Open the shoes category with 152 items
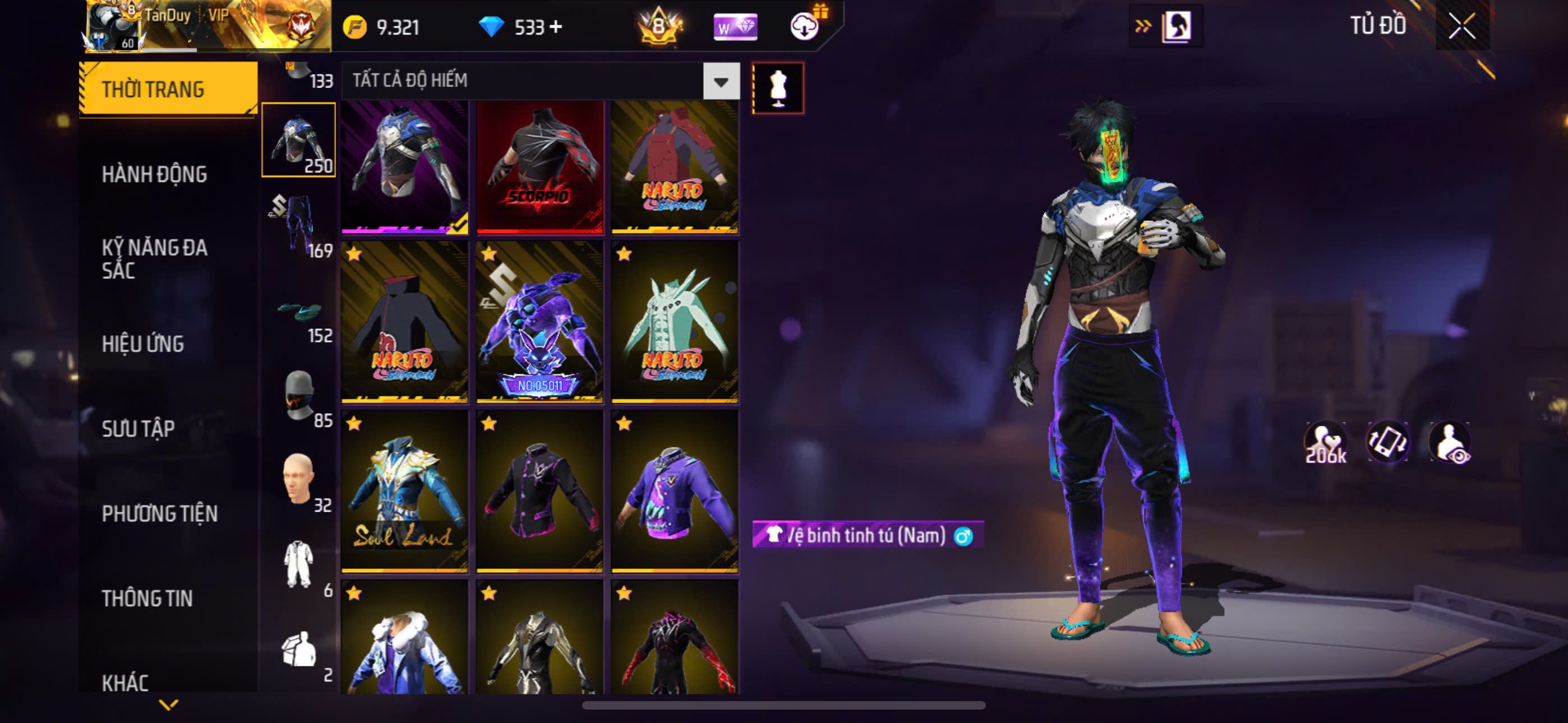1568x723 pixels. click(299, 317)
